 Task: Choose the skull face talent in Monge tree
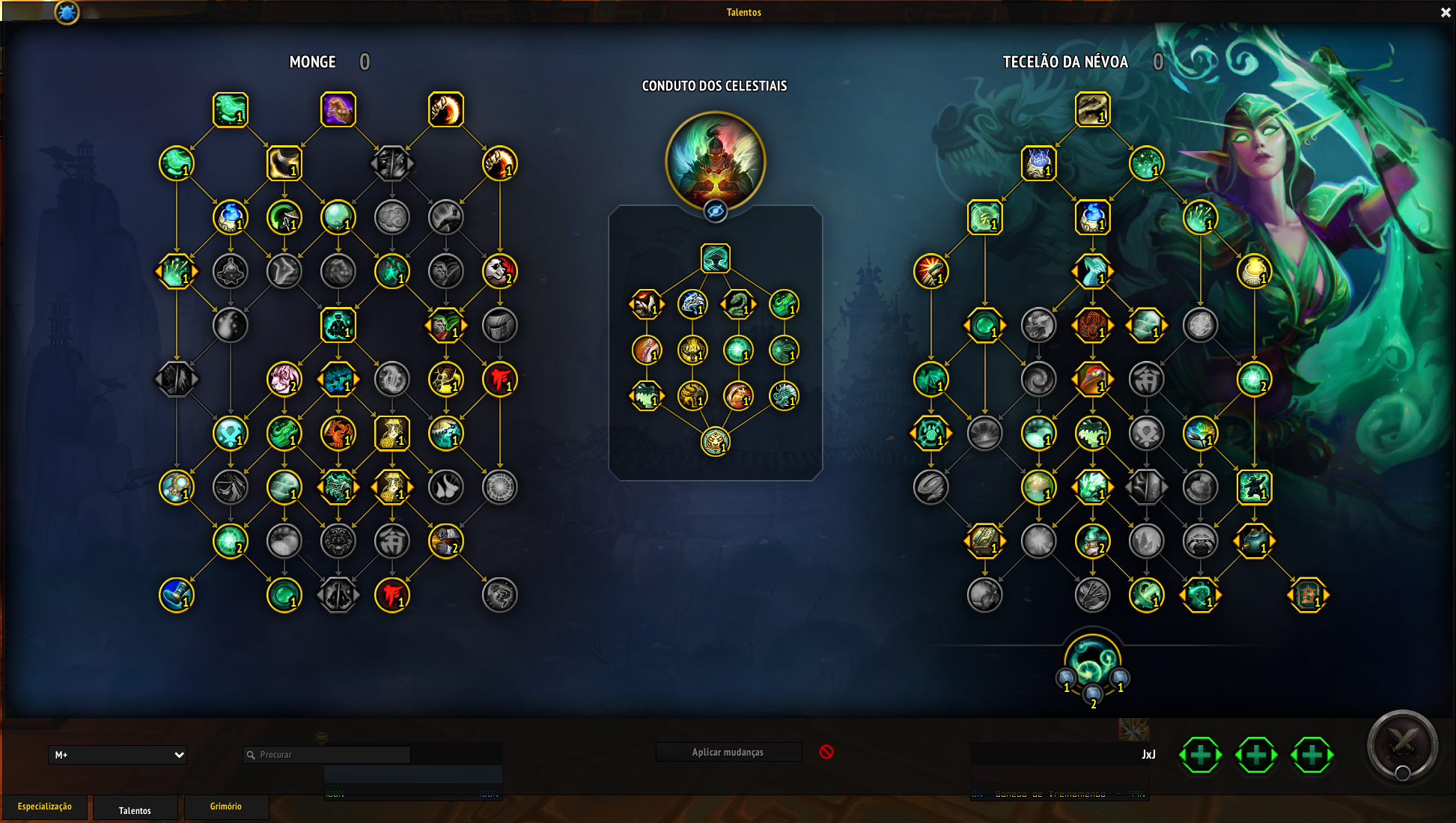pyautogui.click(x=499, y=271)
